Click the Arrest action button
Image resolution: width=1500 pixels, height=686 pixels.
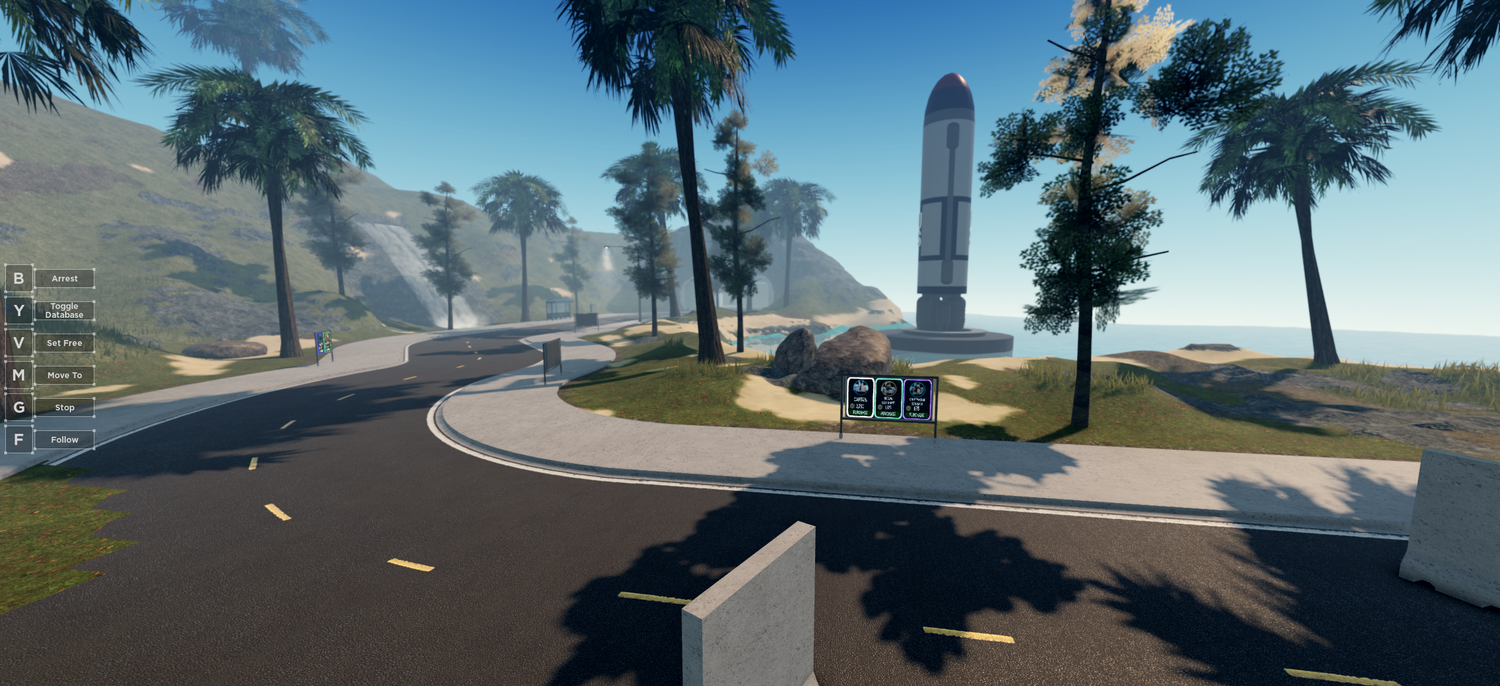coord(64,279)
